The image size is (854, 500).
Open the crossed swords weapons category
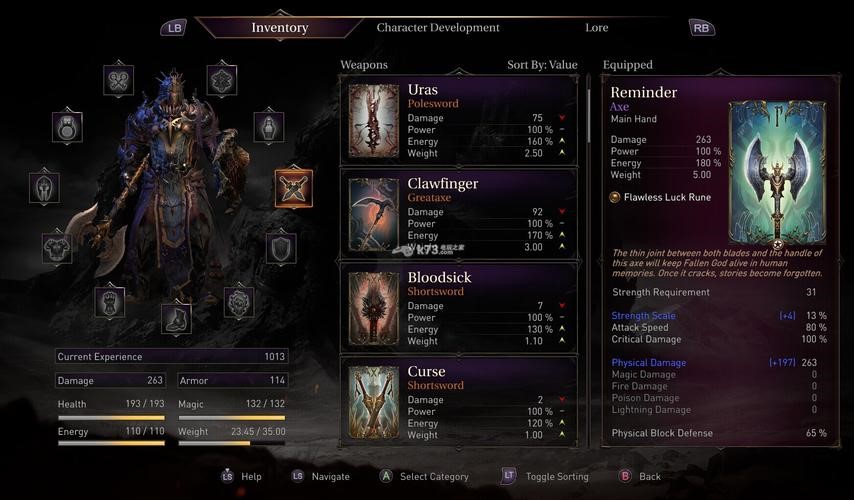(293, 188)
